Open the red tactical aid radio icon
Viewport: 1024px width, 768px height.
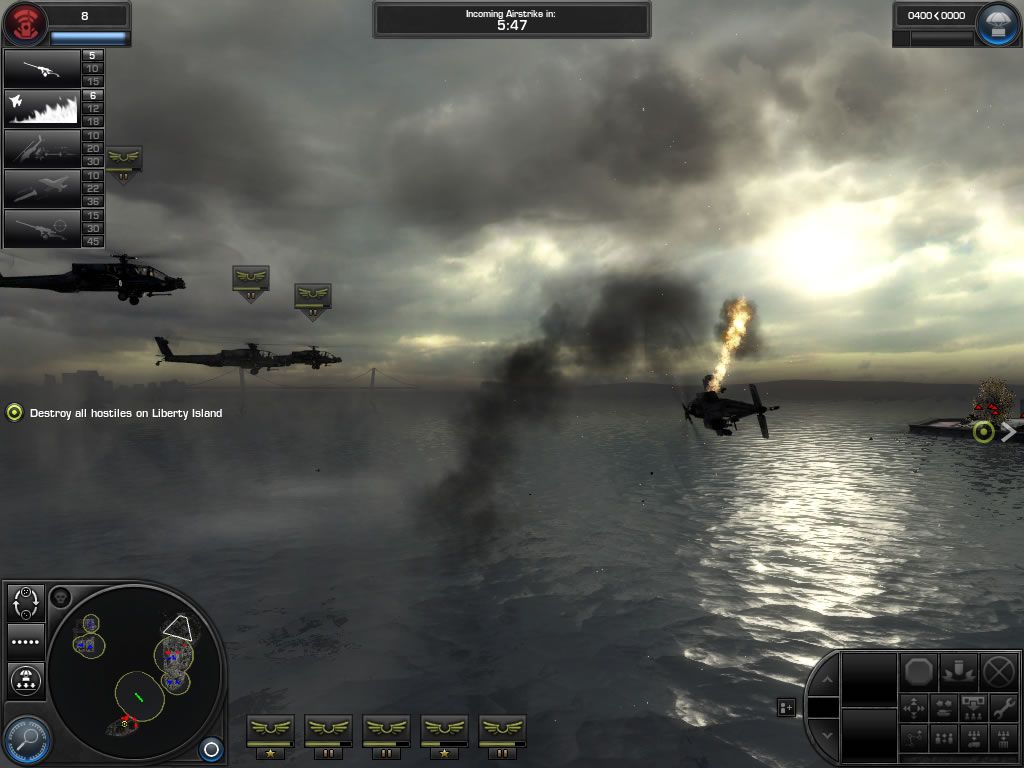[x=24, y=24]
